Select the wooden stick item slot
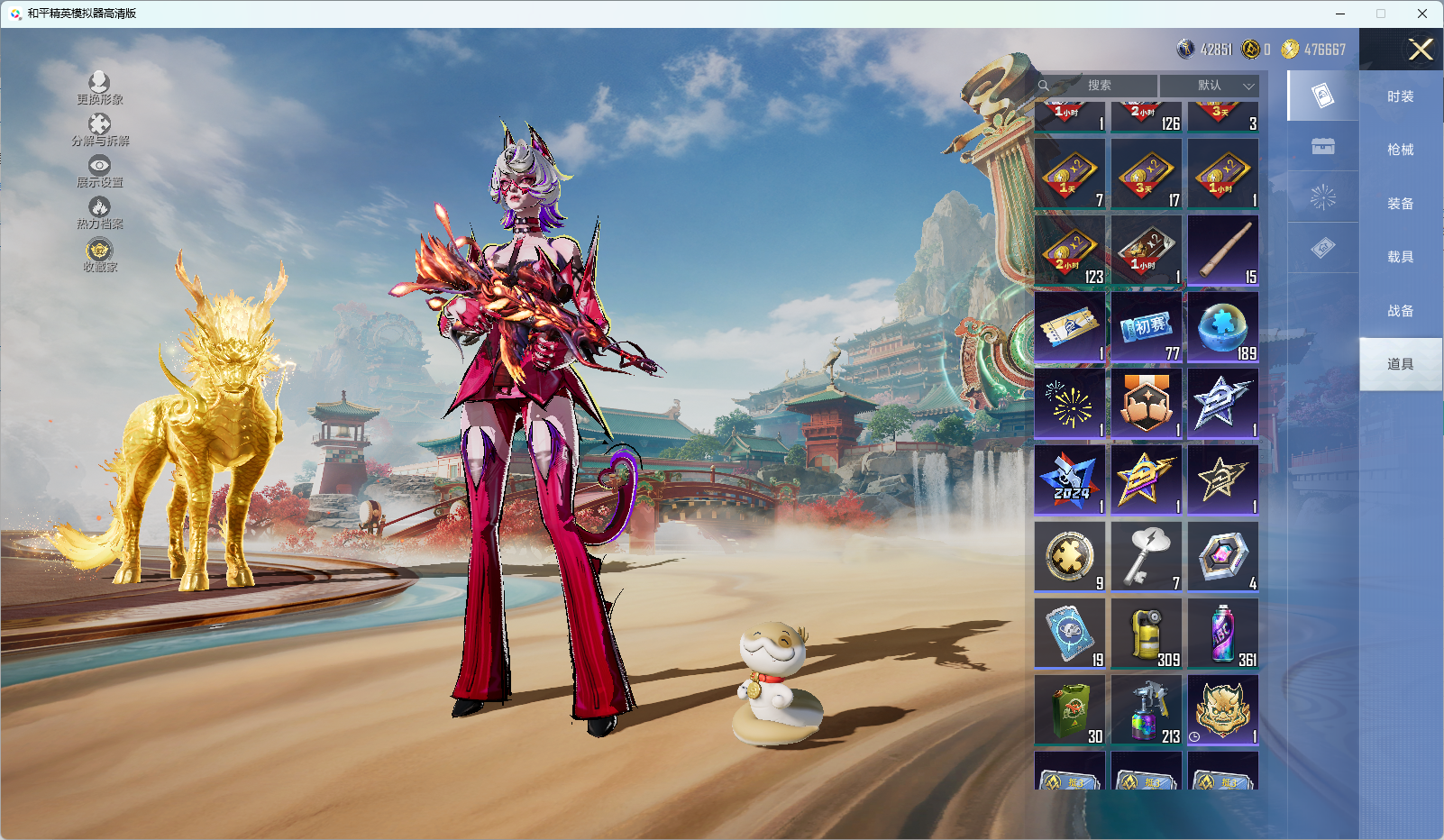Viewport: 1444px width, 840px height. pyautogui.click(x=1223, y=251)
